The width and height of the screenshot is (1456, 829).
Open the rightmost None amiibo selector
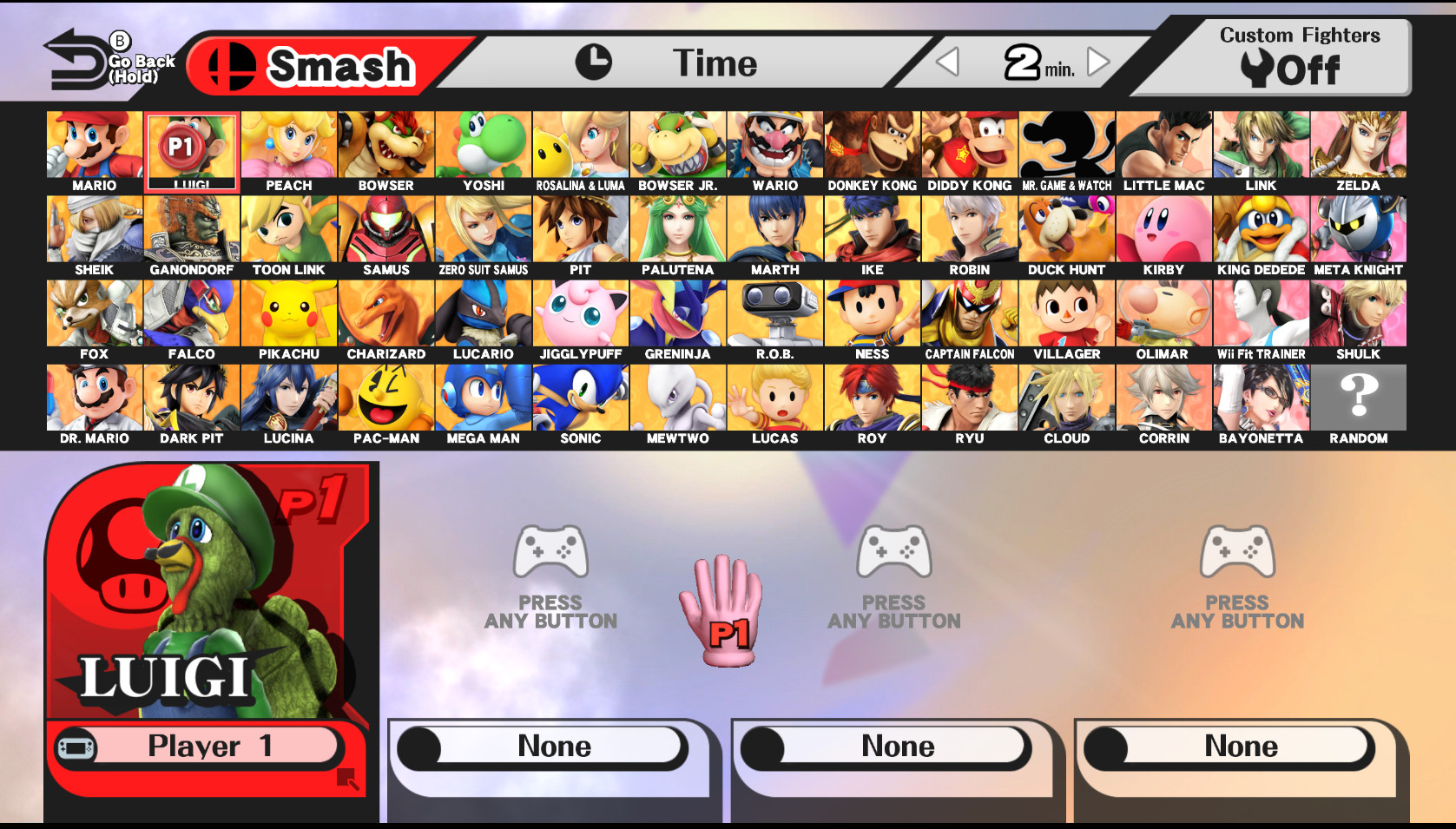(x=1239, y=745)
